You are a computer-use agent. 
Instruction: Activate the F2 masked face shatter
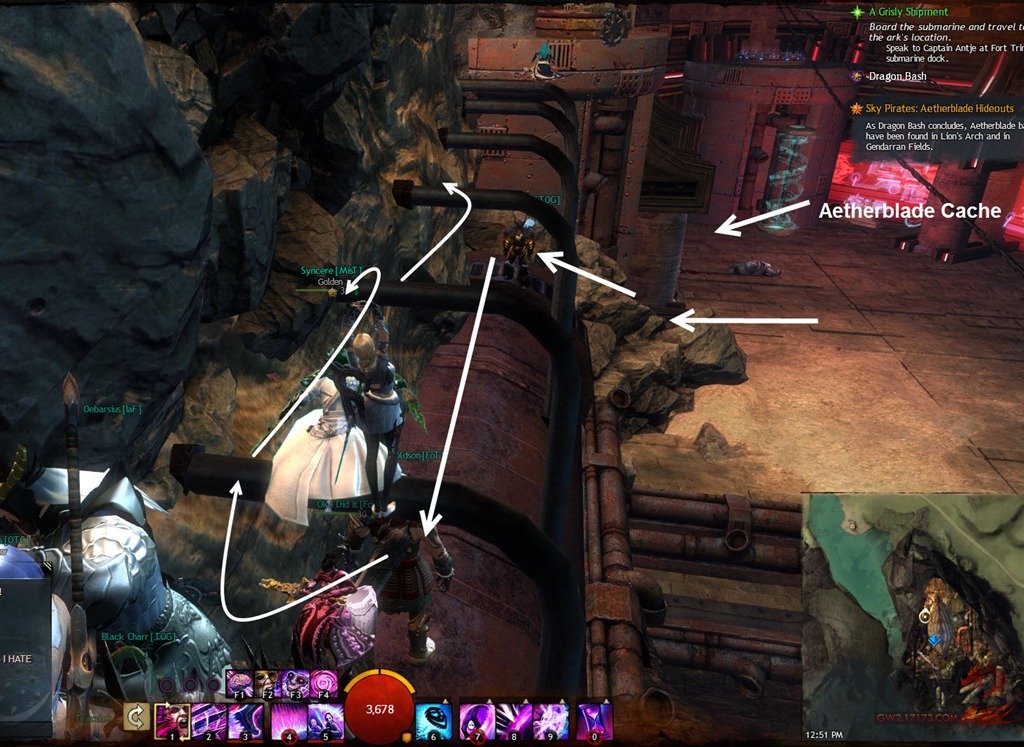click(270, 683)
